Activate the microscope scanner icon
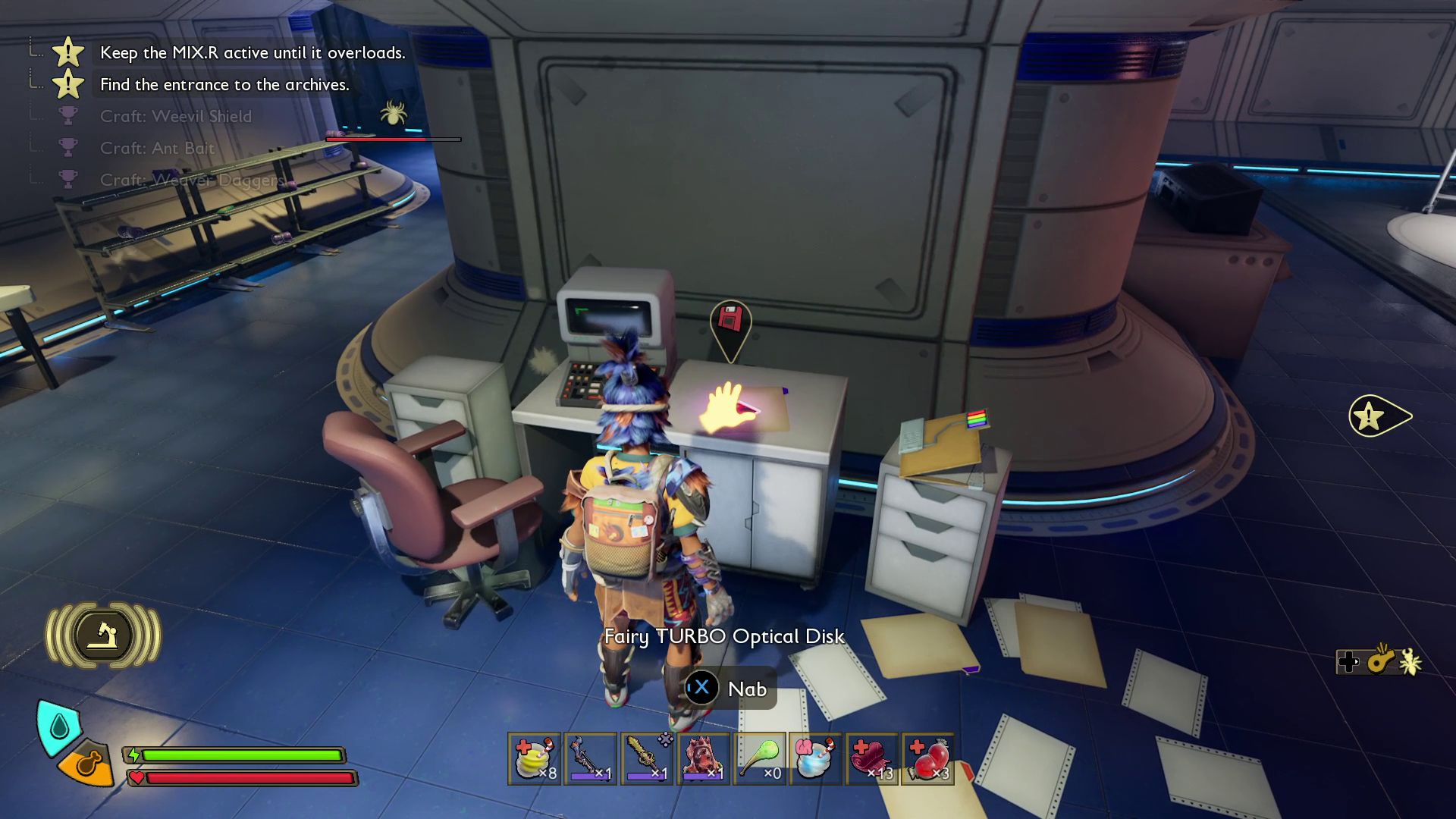This screenshot has width=1456, height=819. pos(103,635)
